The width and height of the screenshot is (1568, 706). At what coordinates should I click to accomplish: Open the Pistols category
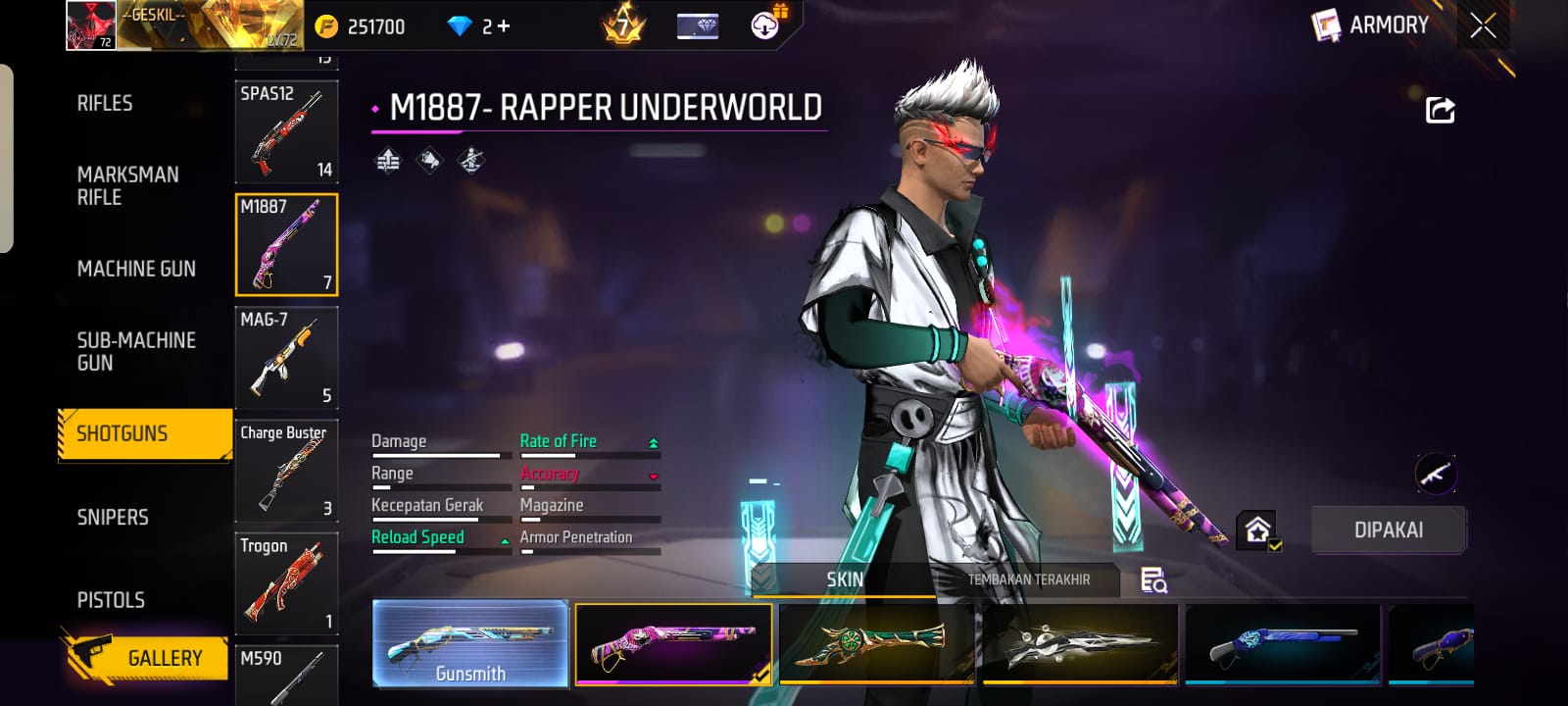[111, 600]
